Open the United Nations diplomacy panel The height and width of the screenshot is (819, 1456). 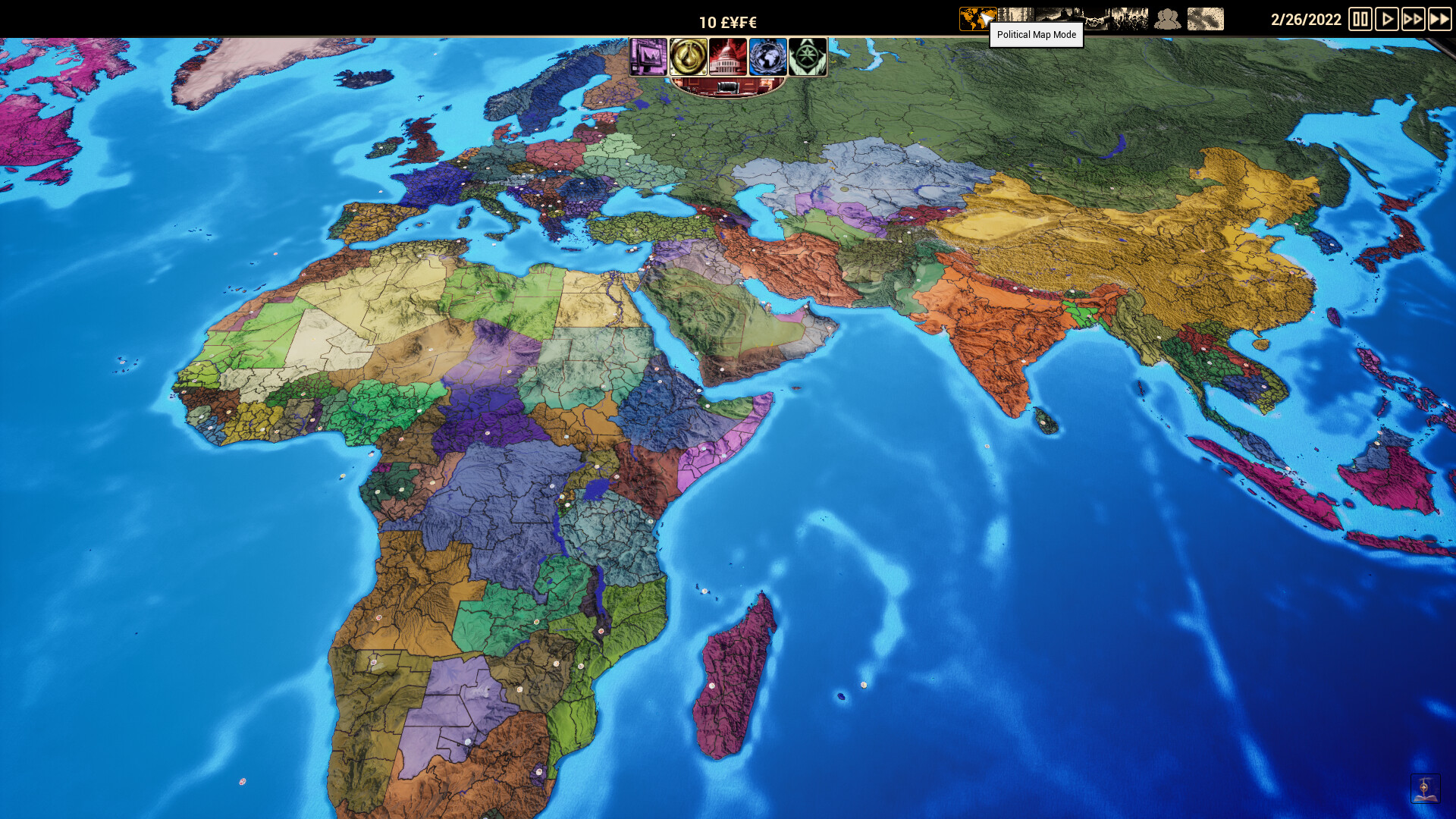(768, 57)
